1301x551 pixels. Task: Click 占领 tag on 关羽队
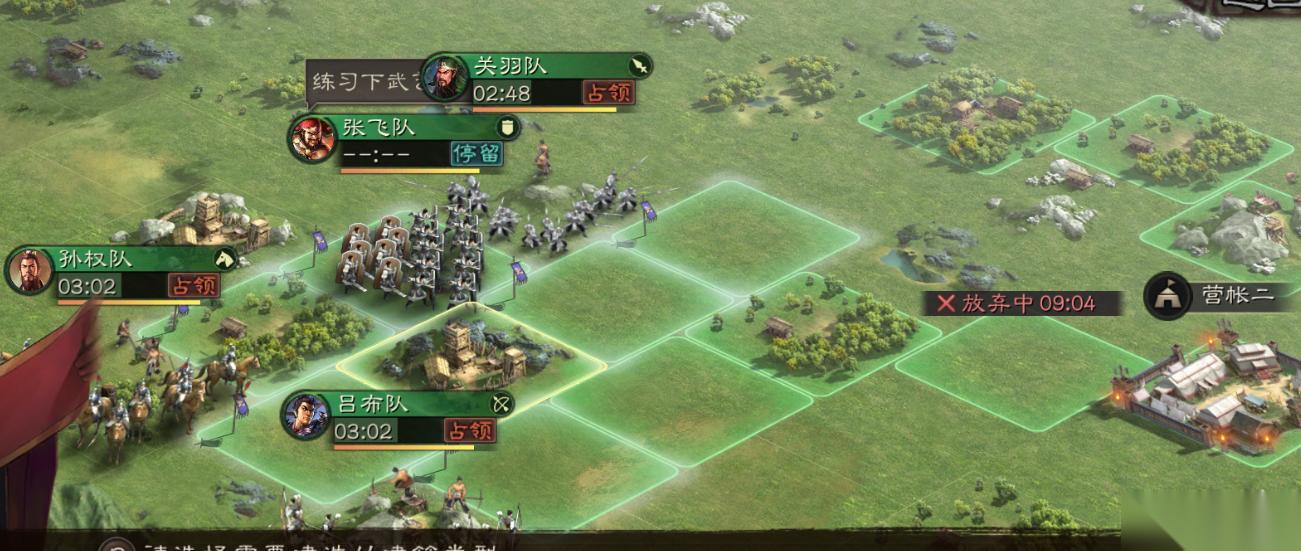(608, 93)
